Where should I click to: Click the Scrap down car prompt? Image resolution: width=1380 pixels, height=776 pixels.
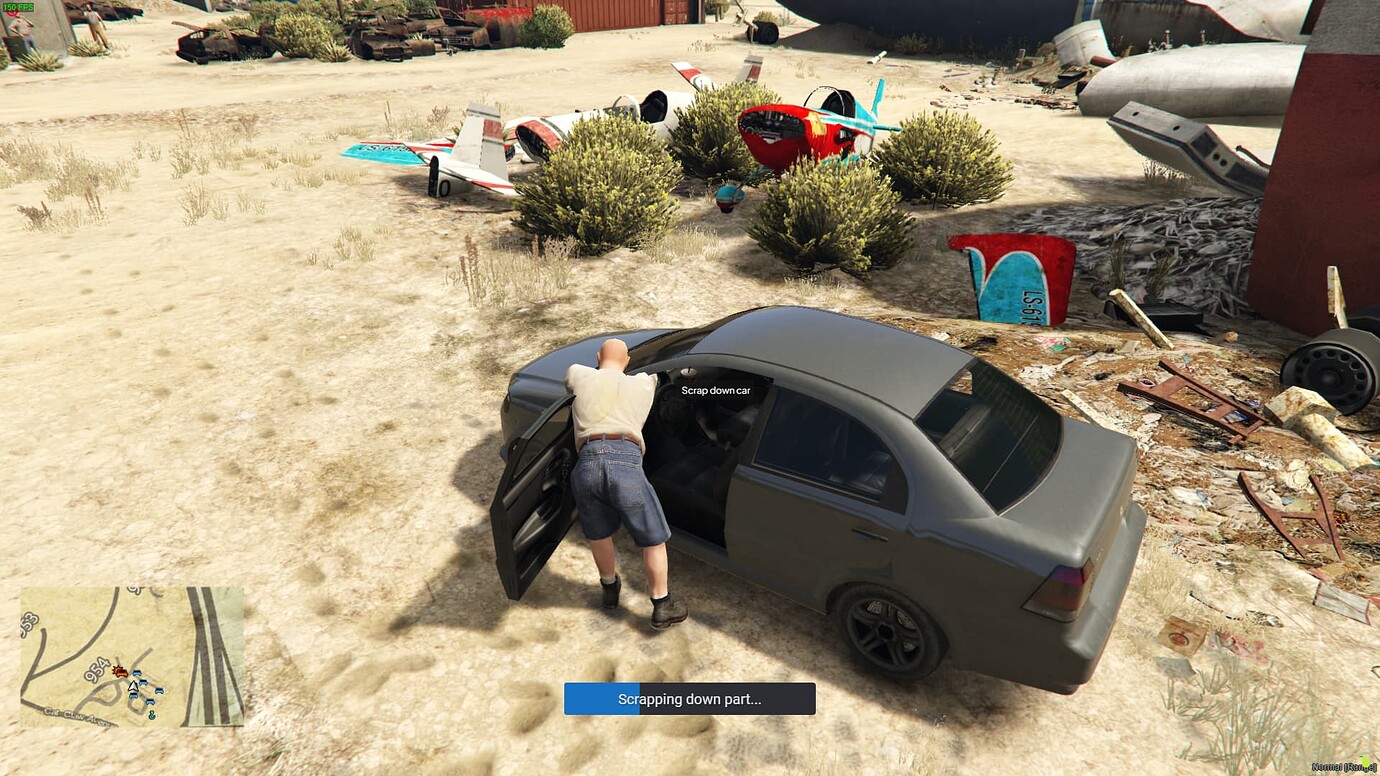pyautogui.click(x=714, y=390)
